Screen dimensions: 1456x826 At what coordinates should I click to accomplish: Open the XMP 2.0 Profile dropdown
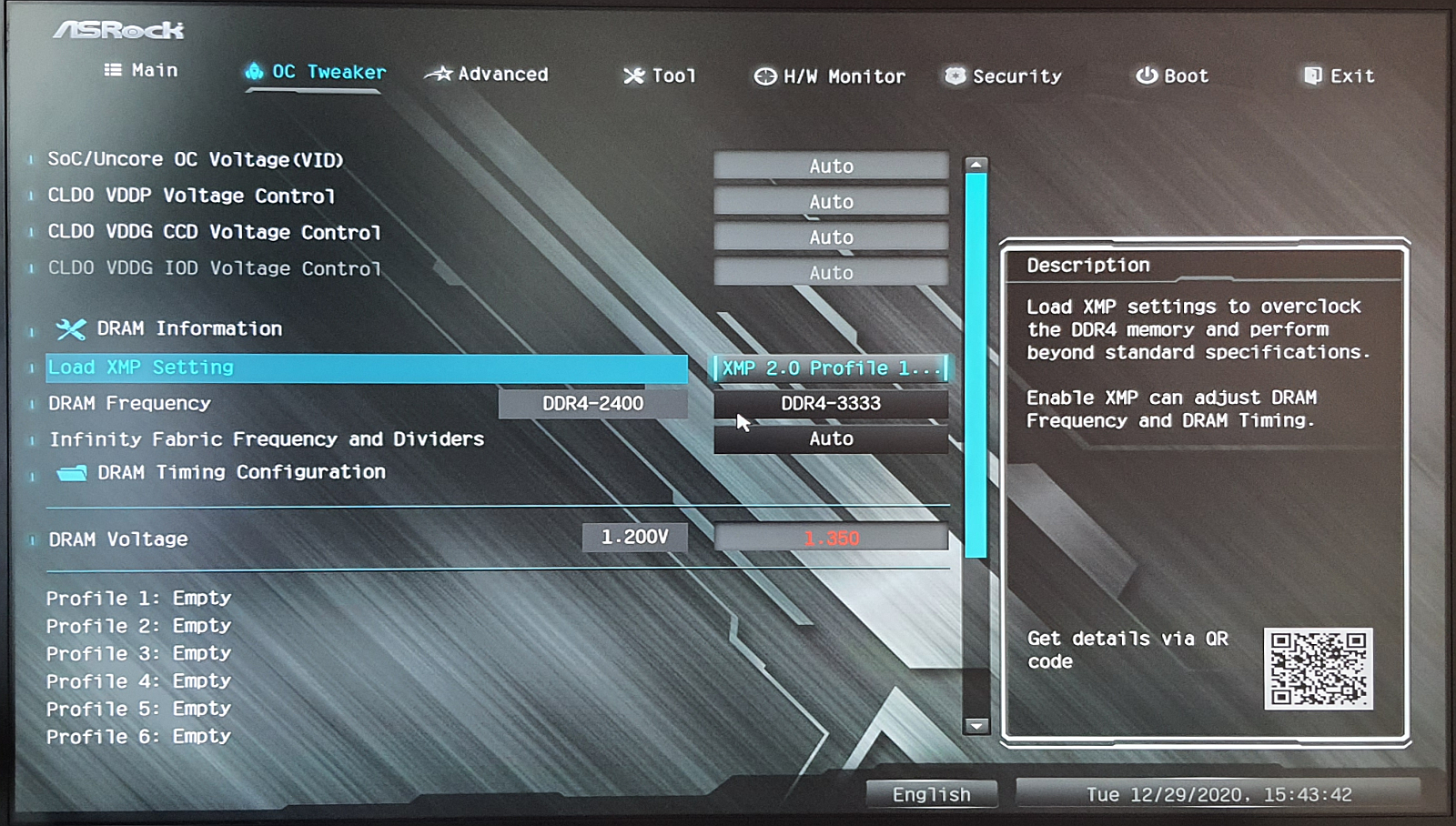coord(831,368)
